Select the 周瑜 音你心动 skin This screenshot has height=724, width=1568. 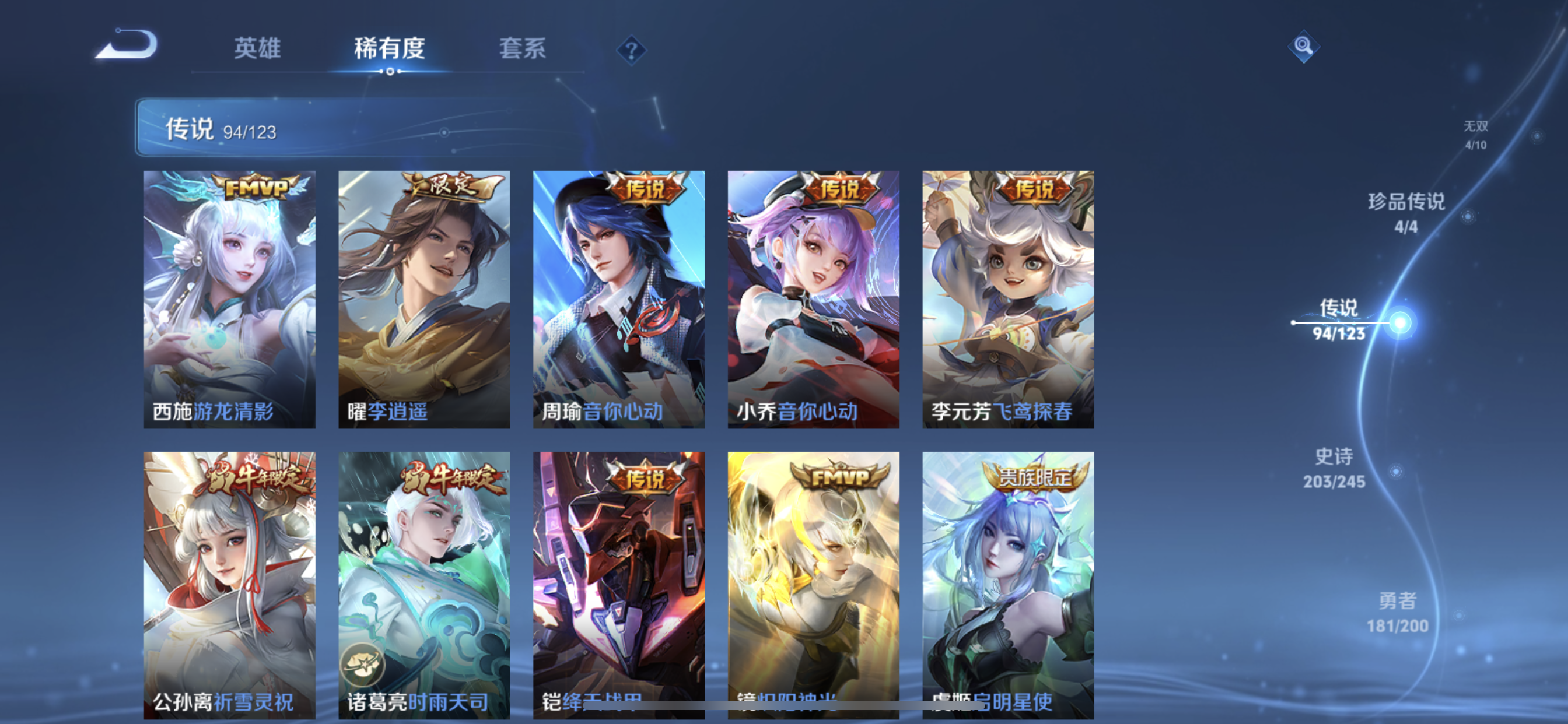click(619, 299)
